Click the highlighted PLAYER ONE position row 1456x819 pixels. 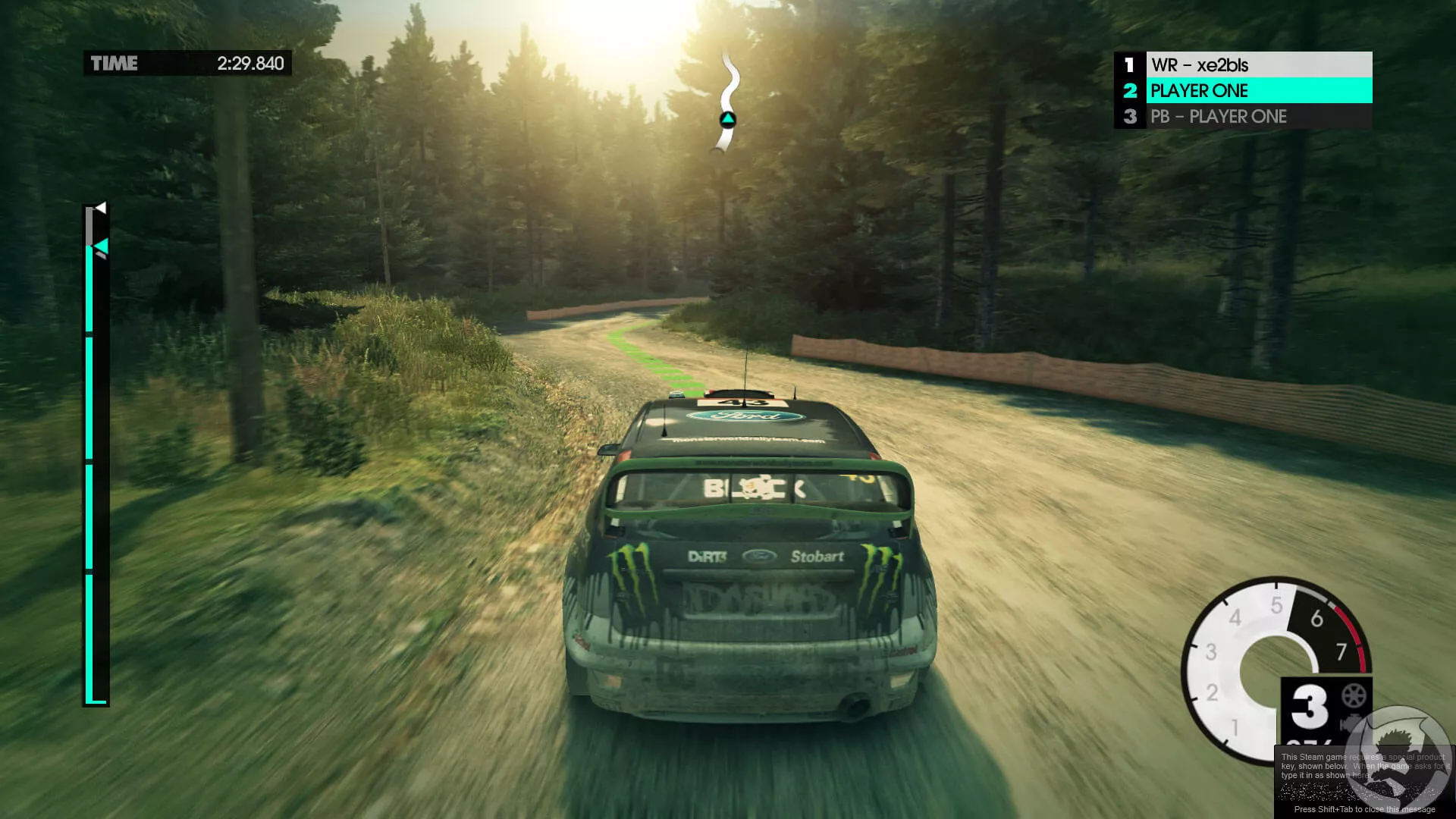(x=1242, y=91)
